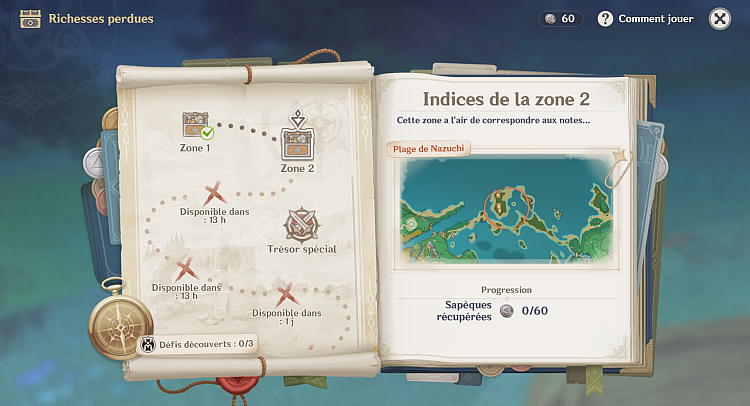750x406 pixels.
Task: Select Zone 1 treasure chest
Action: click(194, 126)
